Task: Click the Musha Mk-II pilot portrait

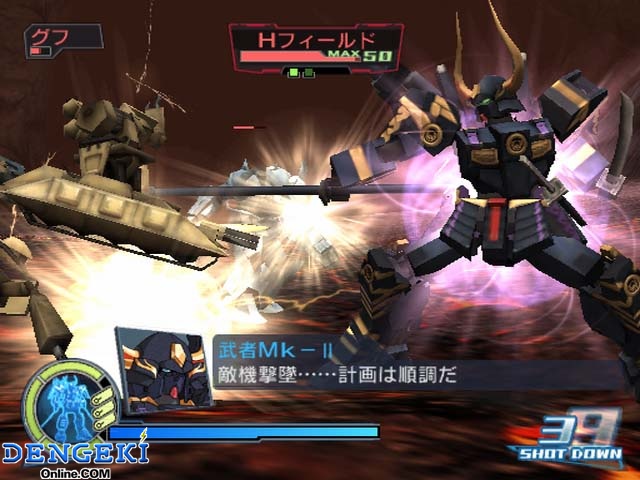Action: [161, 368]
